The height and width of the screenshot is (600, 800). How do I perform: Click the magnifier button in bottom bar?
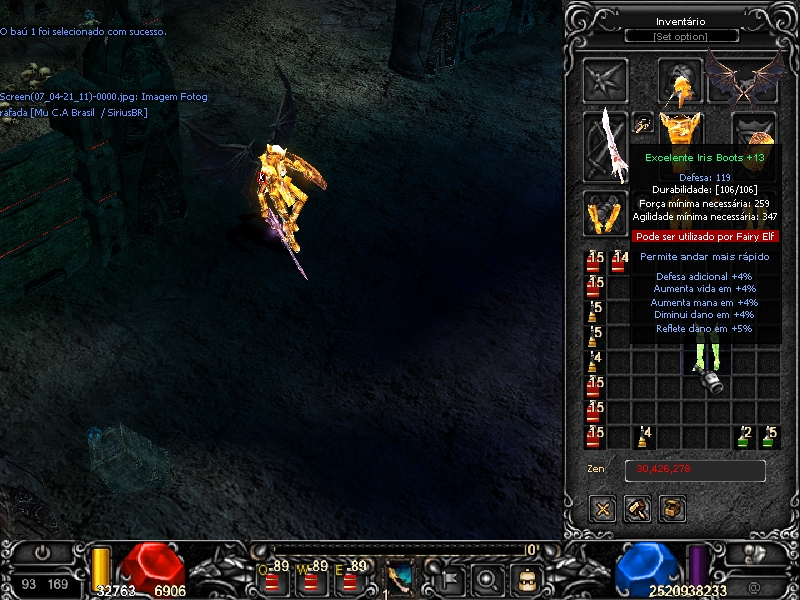(x=487, y=577)
